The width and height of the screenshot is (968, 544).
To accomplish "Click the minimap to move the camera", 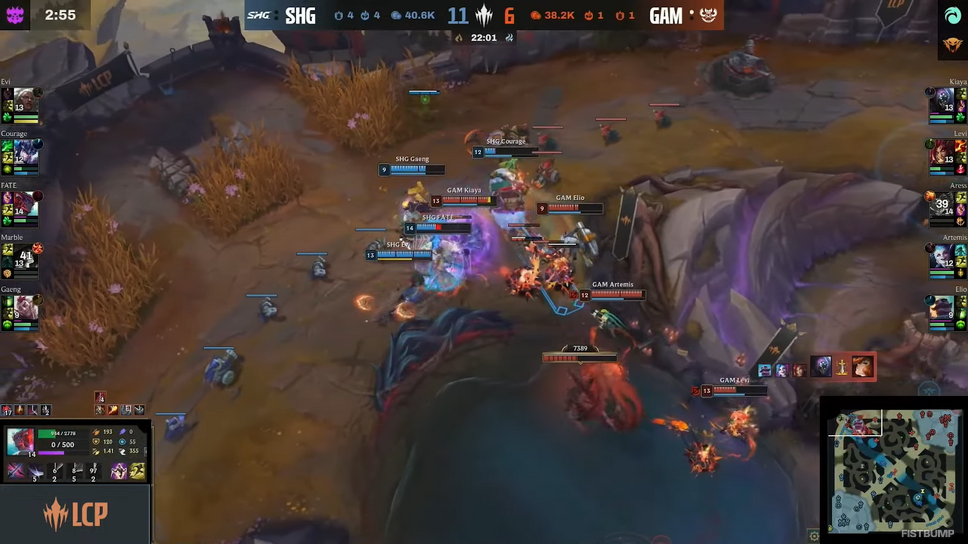I will 891,470.
